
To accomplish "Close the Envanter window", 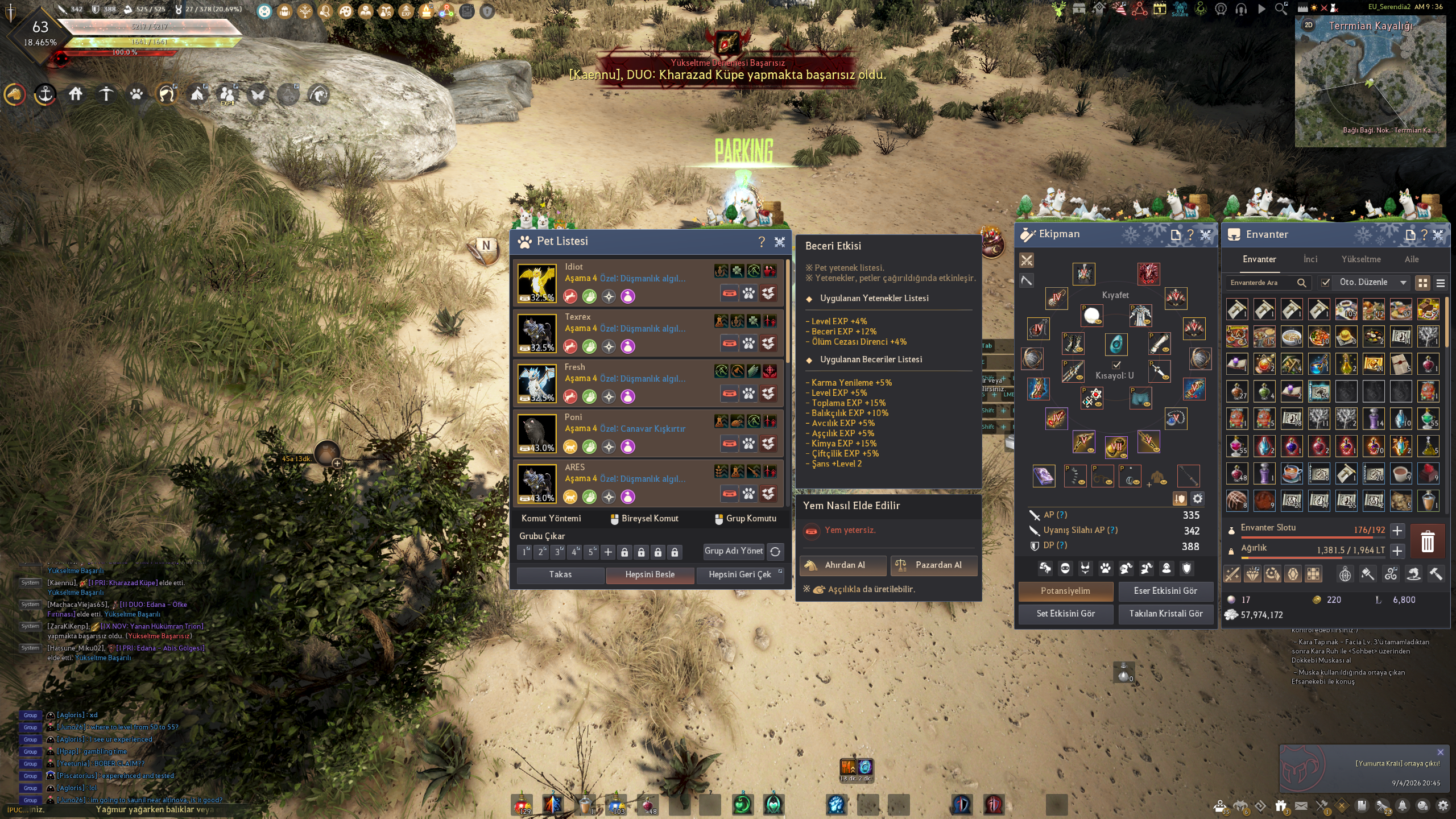I will coord(1438,235).
